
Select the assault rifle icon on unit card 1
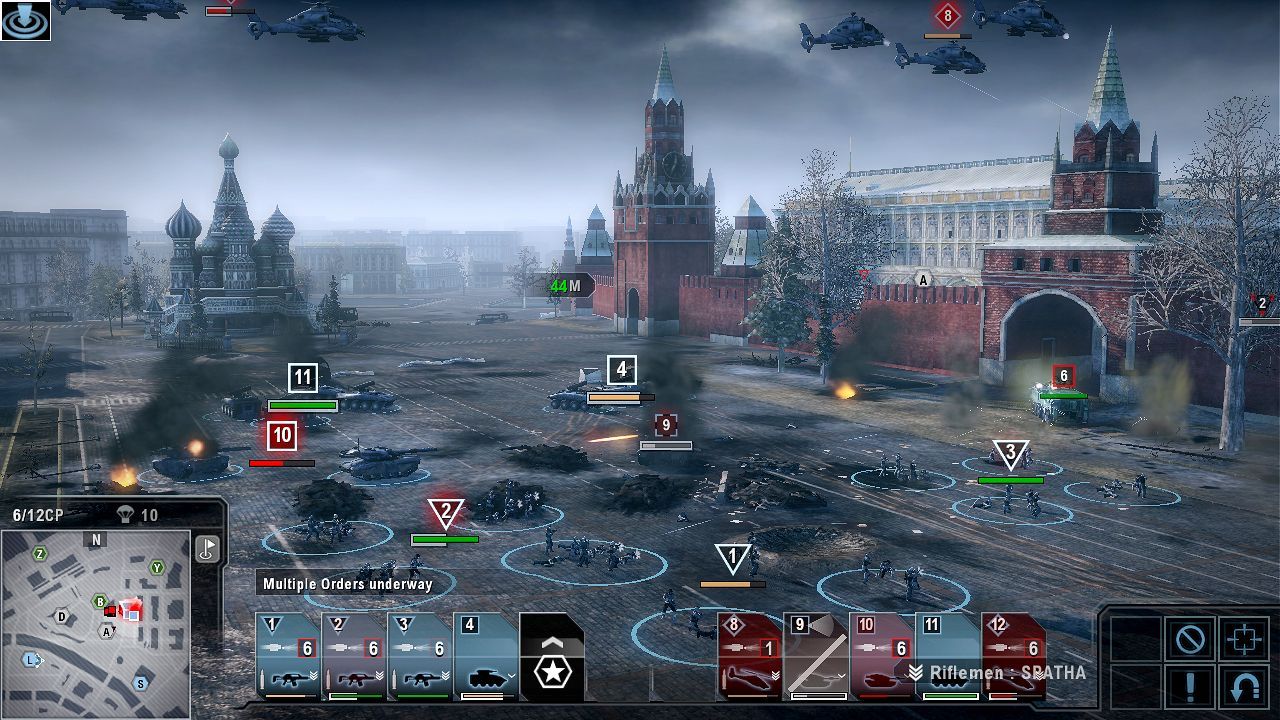point(290,678)
